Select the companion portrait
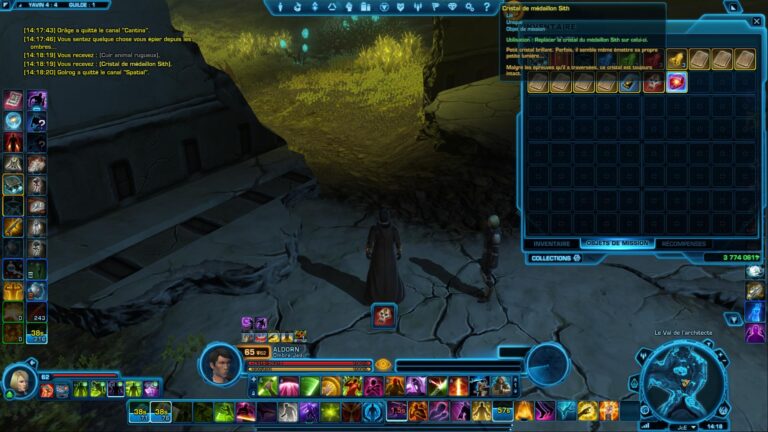Screen dimensions: 768x432 coord(19,381)
